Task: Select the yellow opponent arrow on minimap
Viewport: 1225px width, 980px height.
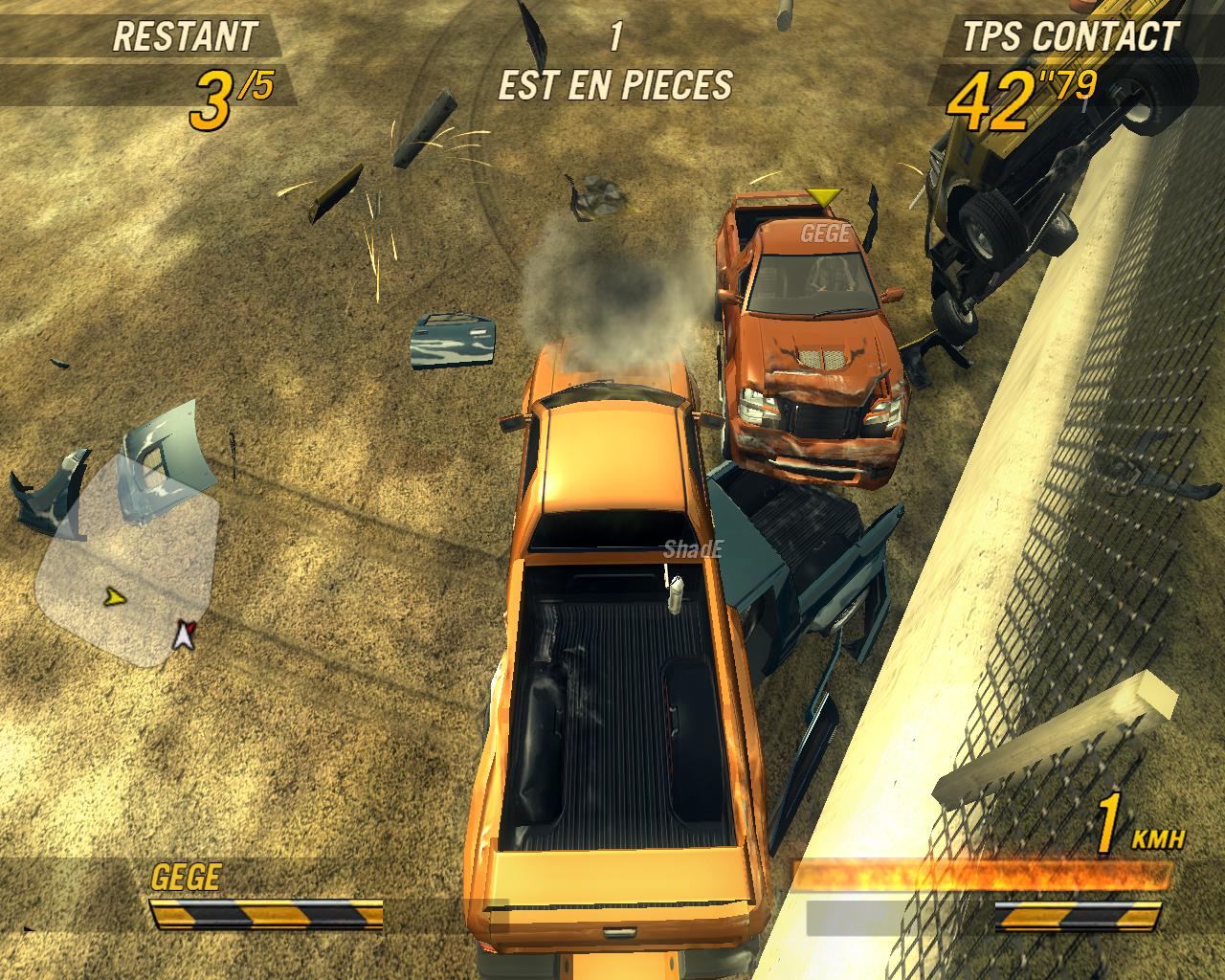Action: coord(116,598)
